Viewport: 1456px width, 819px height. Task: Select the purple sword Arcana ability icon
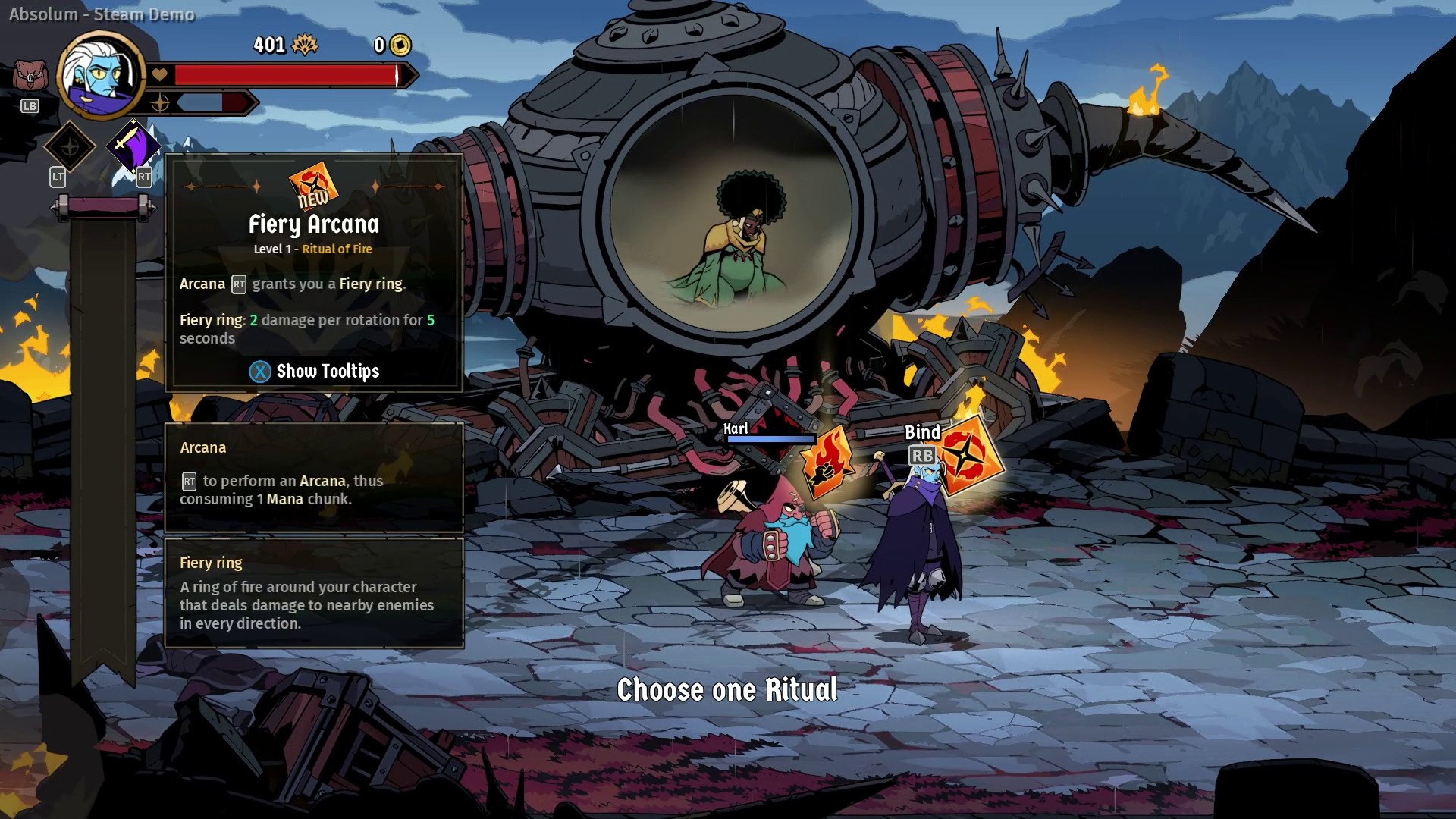(x=133, y=145)
